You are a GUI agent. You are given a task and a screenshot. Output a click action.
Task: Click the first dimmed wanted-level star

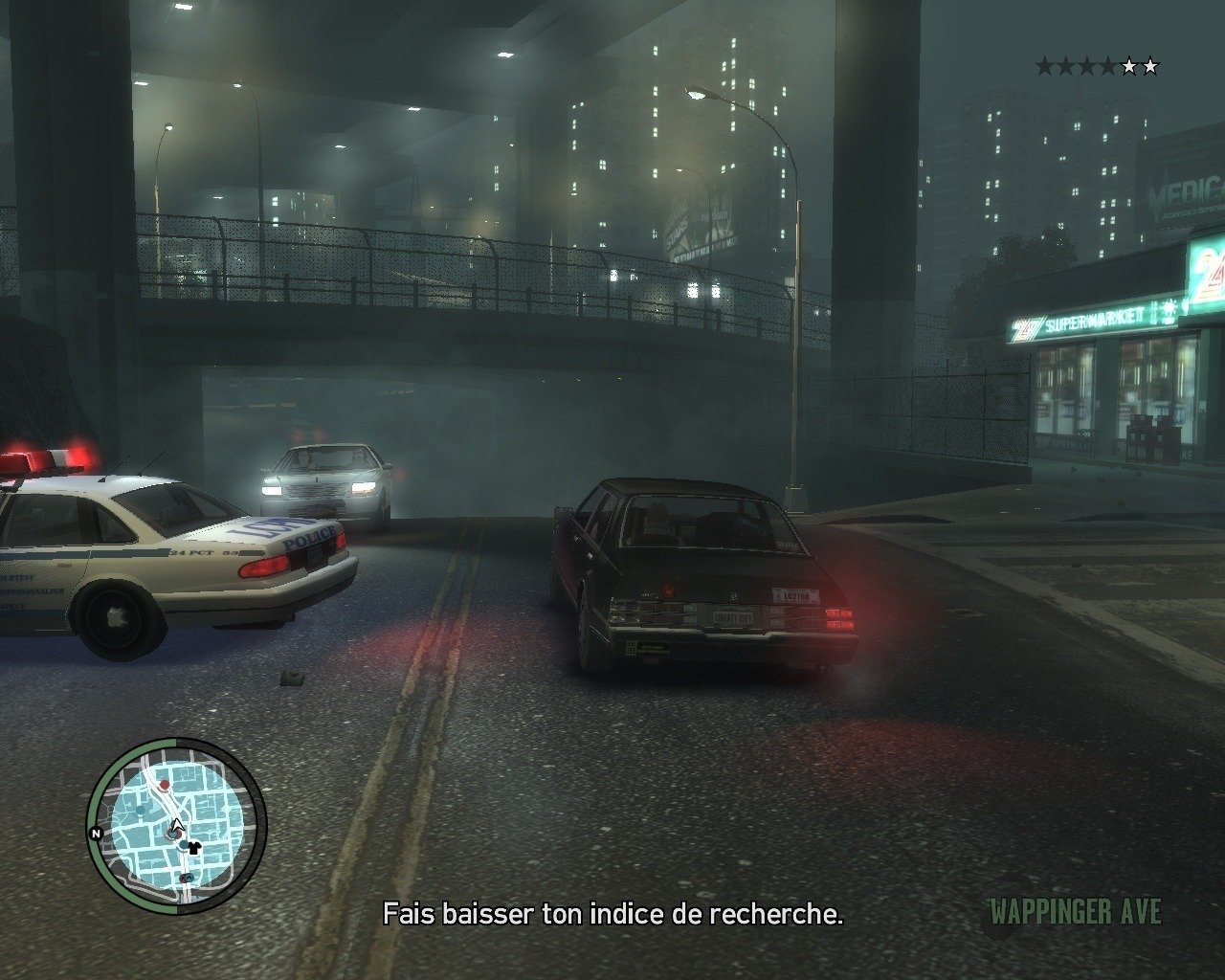pyautogui.click(x=1045, y=65)
